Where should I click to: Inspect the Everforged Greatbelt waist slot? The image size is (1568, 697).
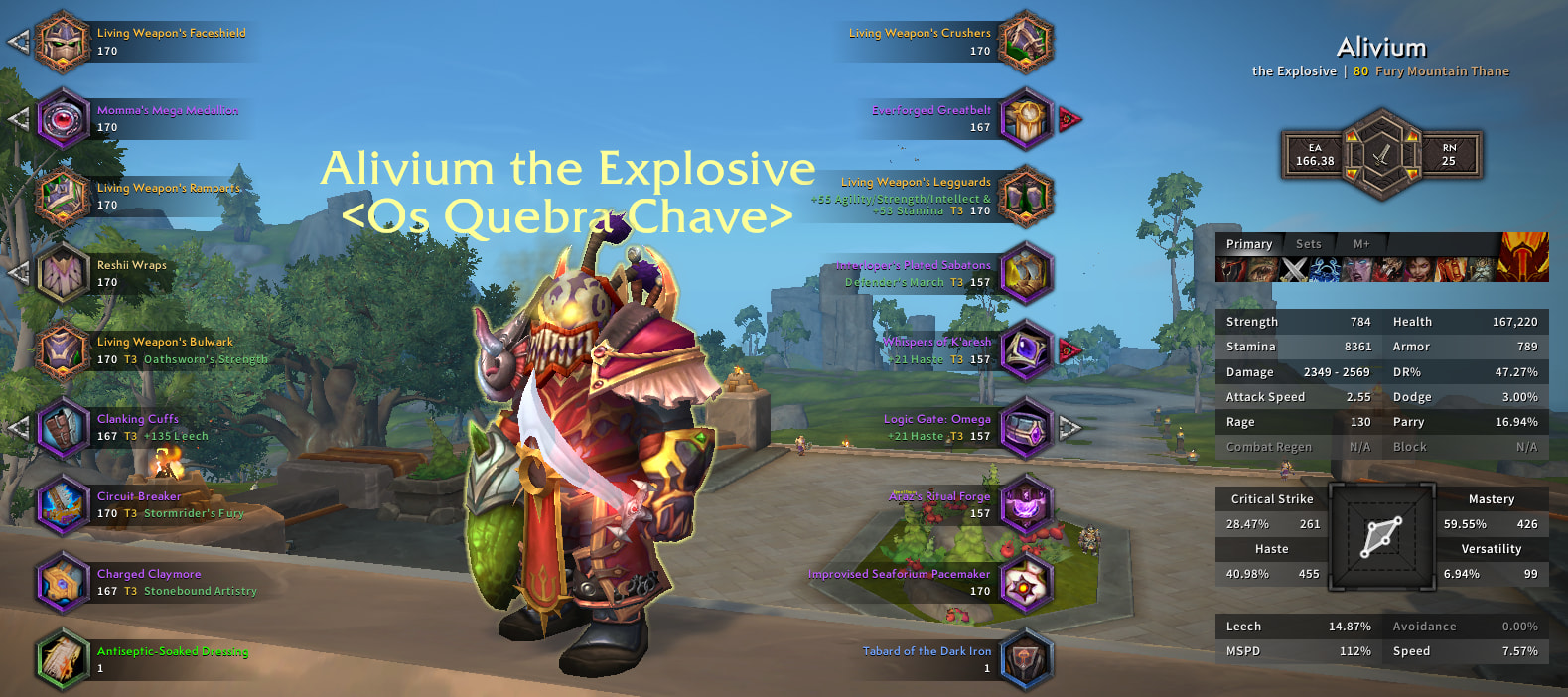pos(1025,119)
